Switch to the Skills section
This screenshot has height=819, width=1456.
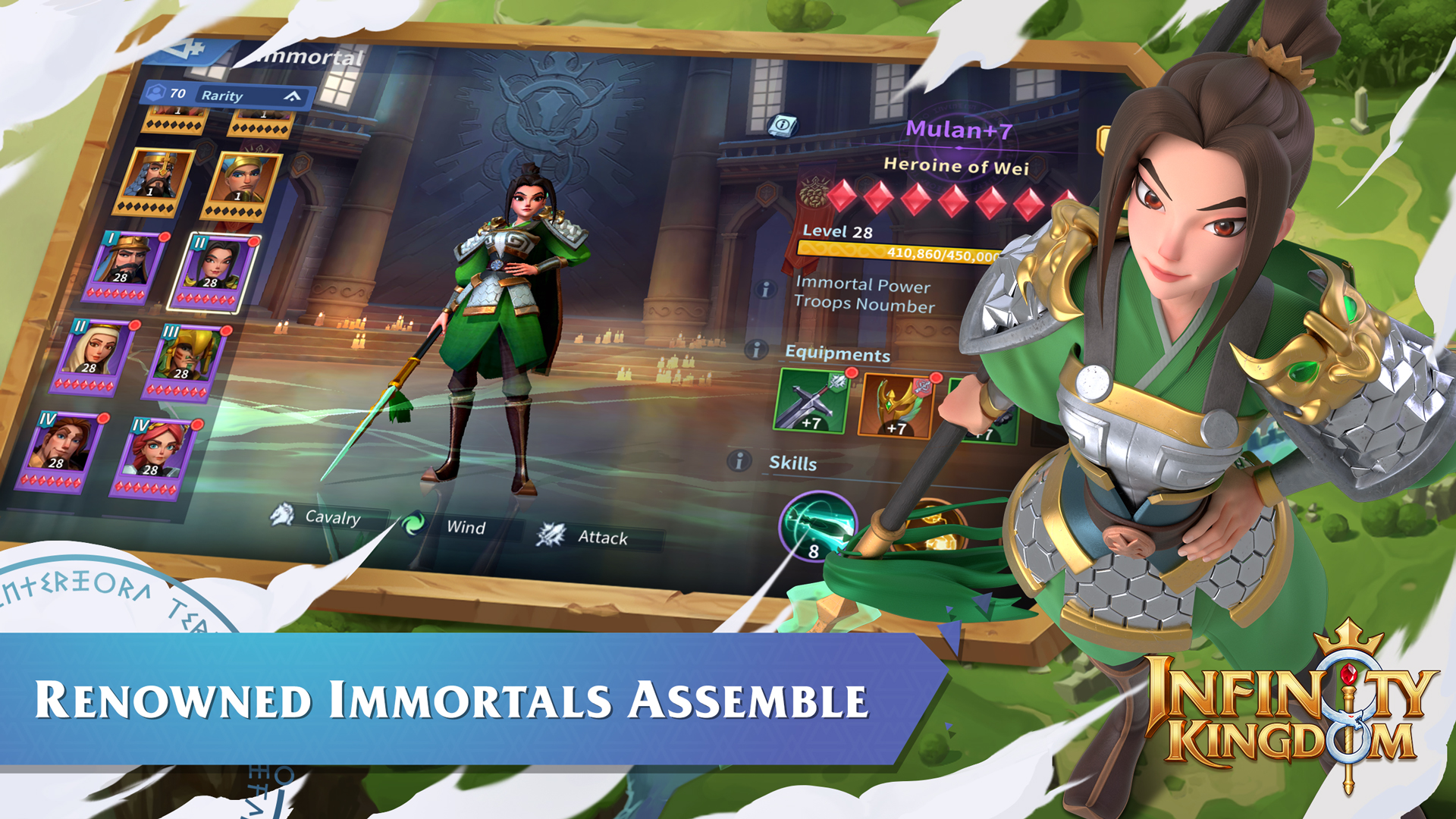point(793,463)
